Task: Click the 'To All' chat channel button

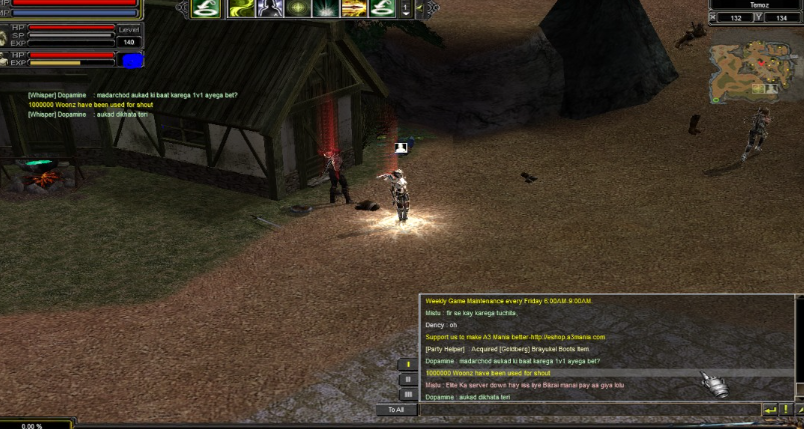Action: (x=396, y=409)
